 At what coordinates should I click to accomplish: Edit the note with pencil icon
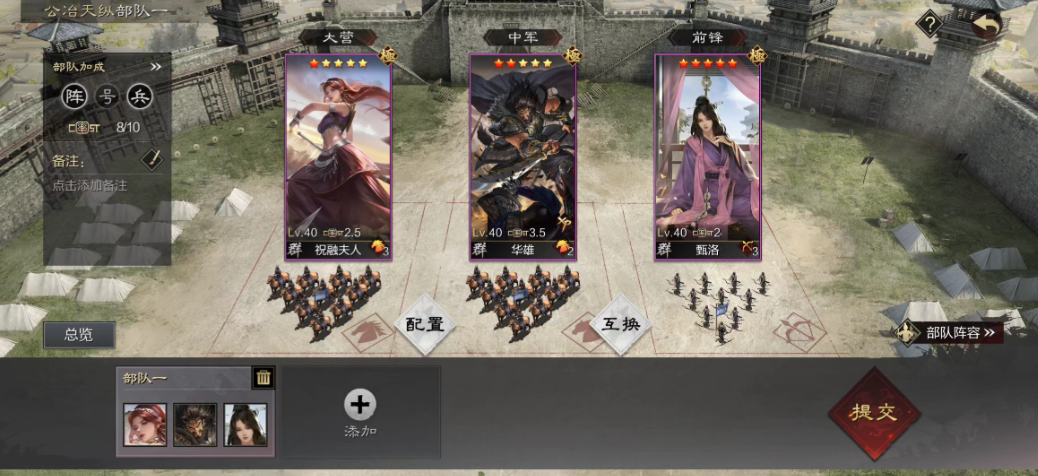(150, 159)
